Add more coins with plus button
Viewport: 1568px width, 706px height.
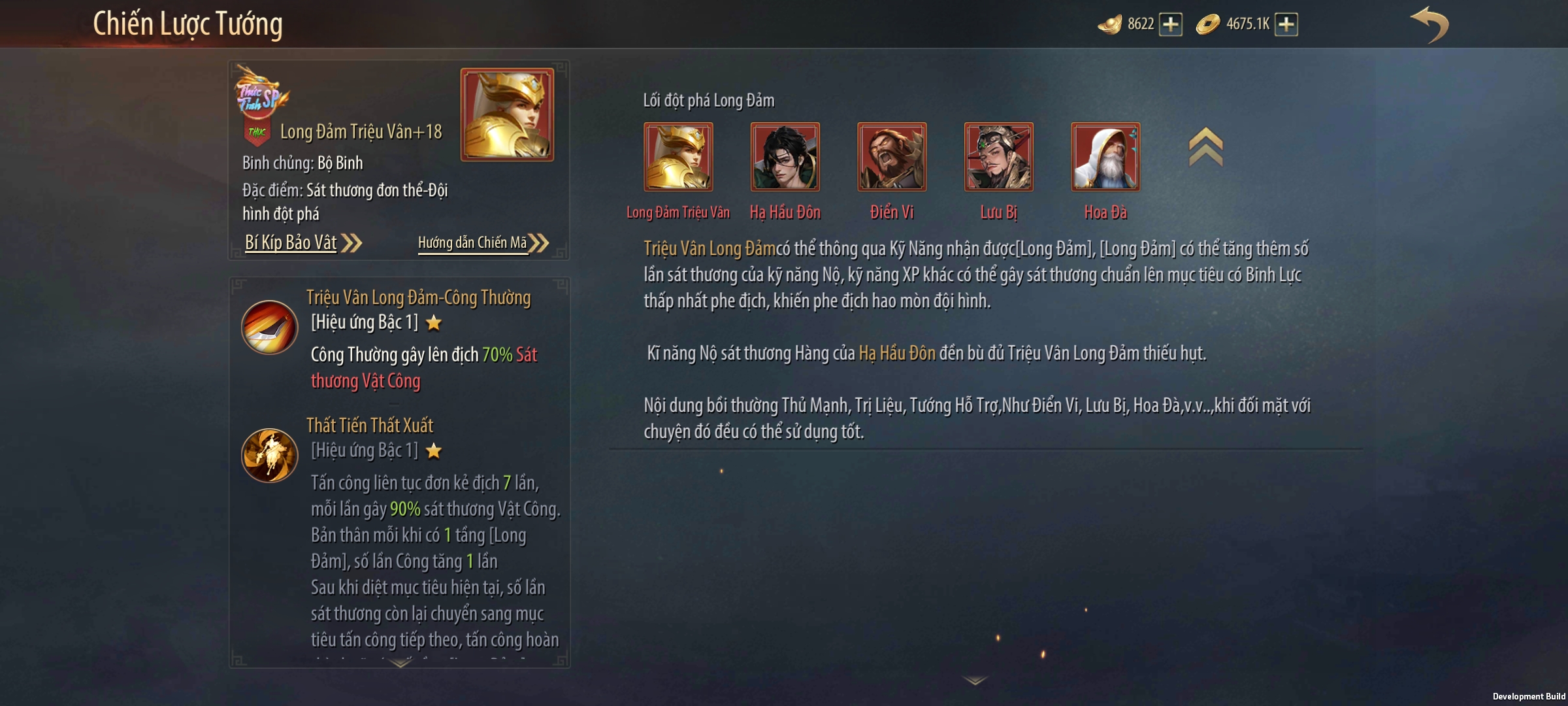pos(1286,25)
